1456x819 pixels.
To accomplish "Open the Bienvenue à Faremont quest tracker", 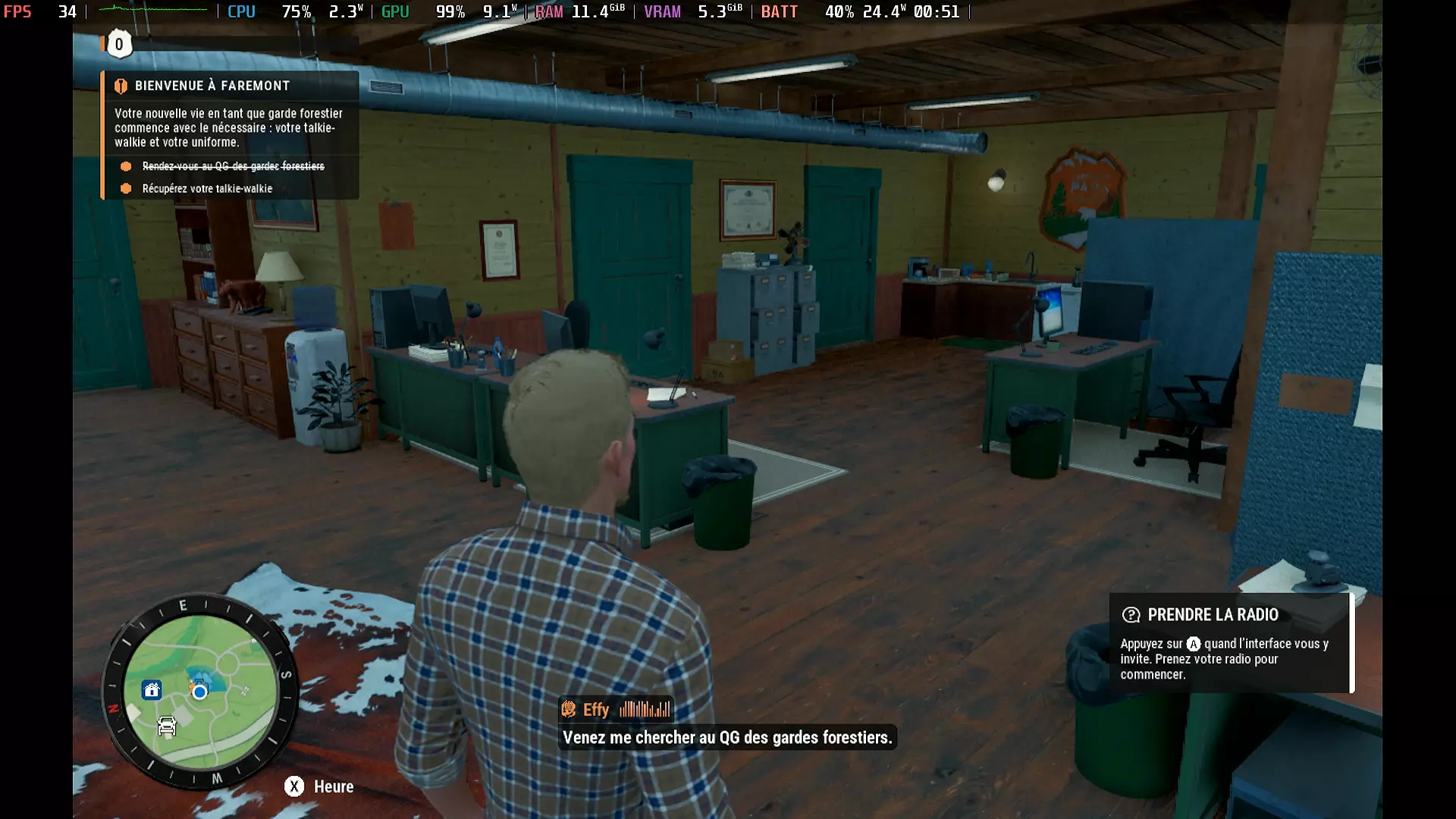I will (212, 86).
